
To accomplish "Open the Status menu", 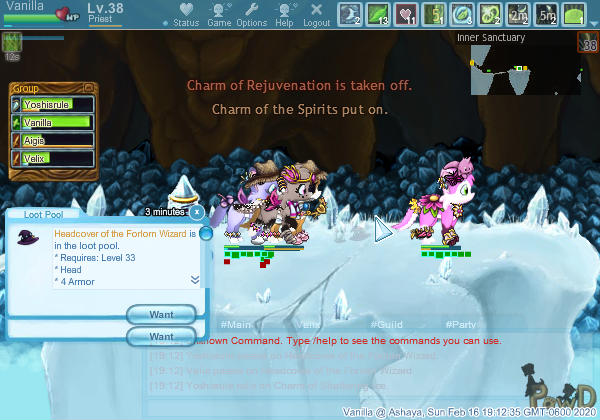I will click(x=186, y=15).
